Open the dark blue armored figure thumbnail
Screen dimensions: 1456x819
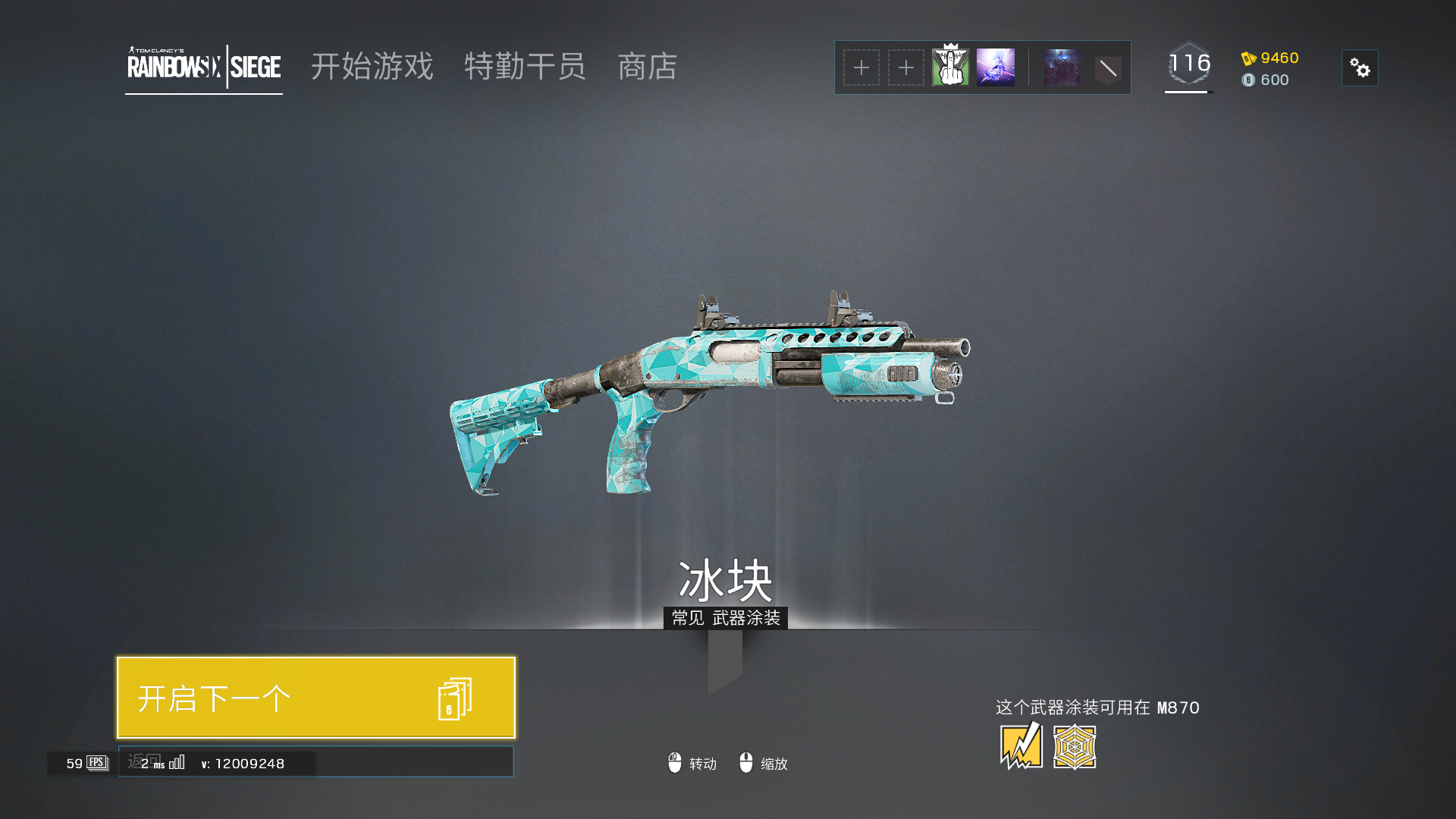click(1062, 67)
